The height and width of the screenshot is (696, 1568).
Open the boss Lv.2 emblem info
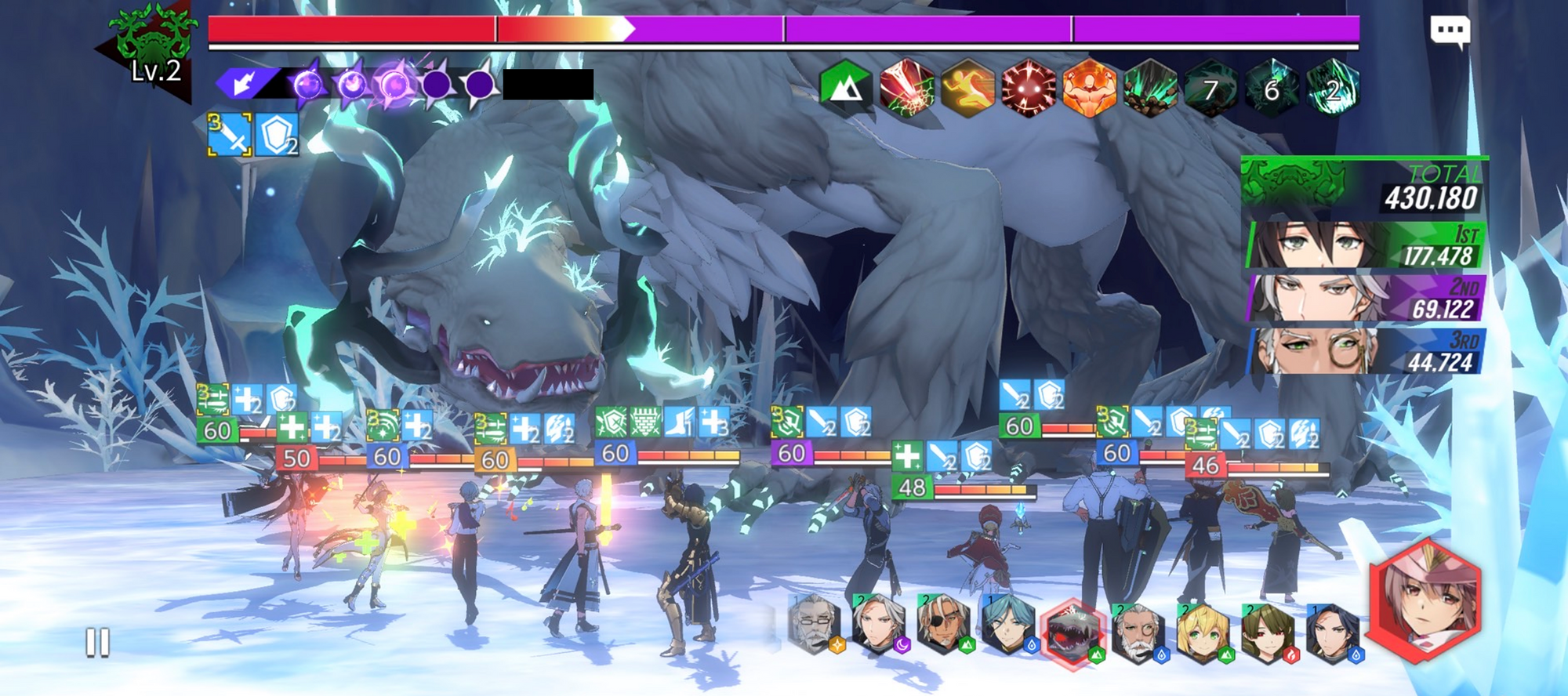[x=153, y=51]
